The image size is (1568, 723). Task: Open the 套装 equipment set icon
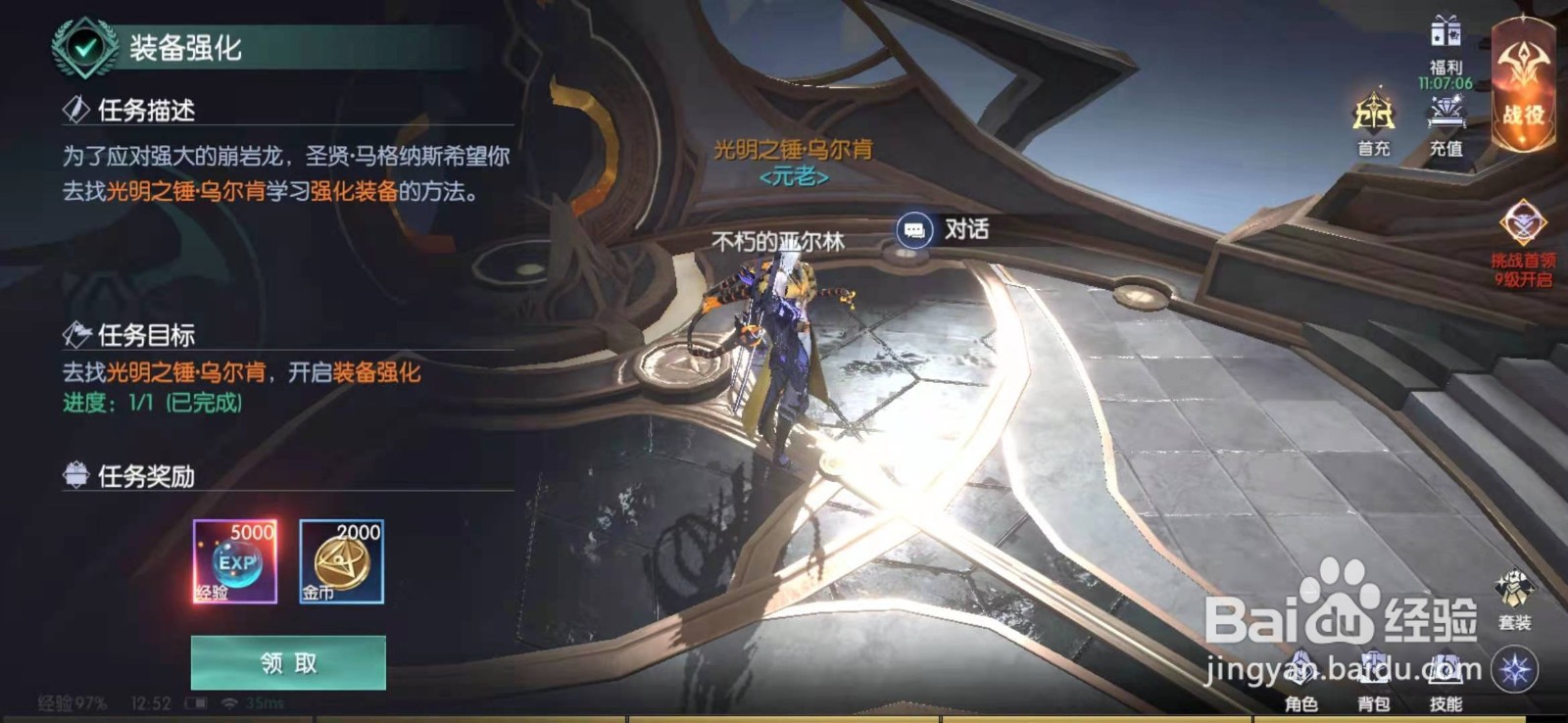1513,588
